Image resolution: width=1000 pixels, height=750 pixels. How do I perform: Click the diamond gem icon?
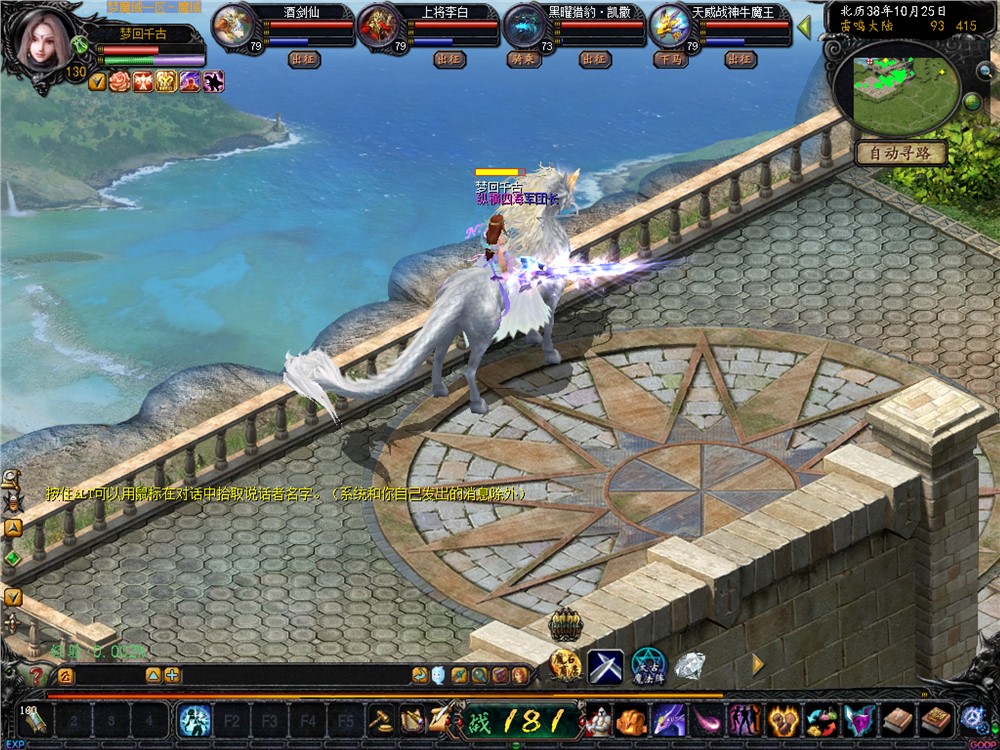[689, 664]
